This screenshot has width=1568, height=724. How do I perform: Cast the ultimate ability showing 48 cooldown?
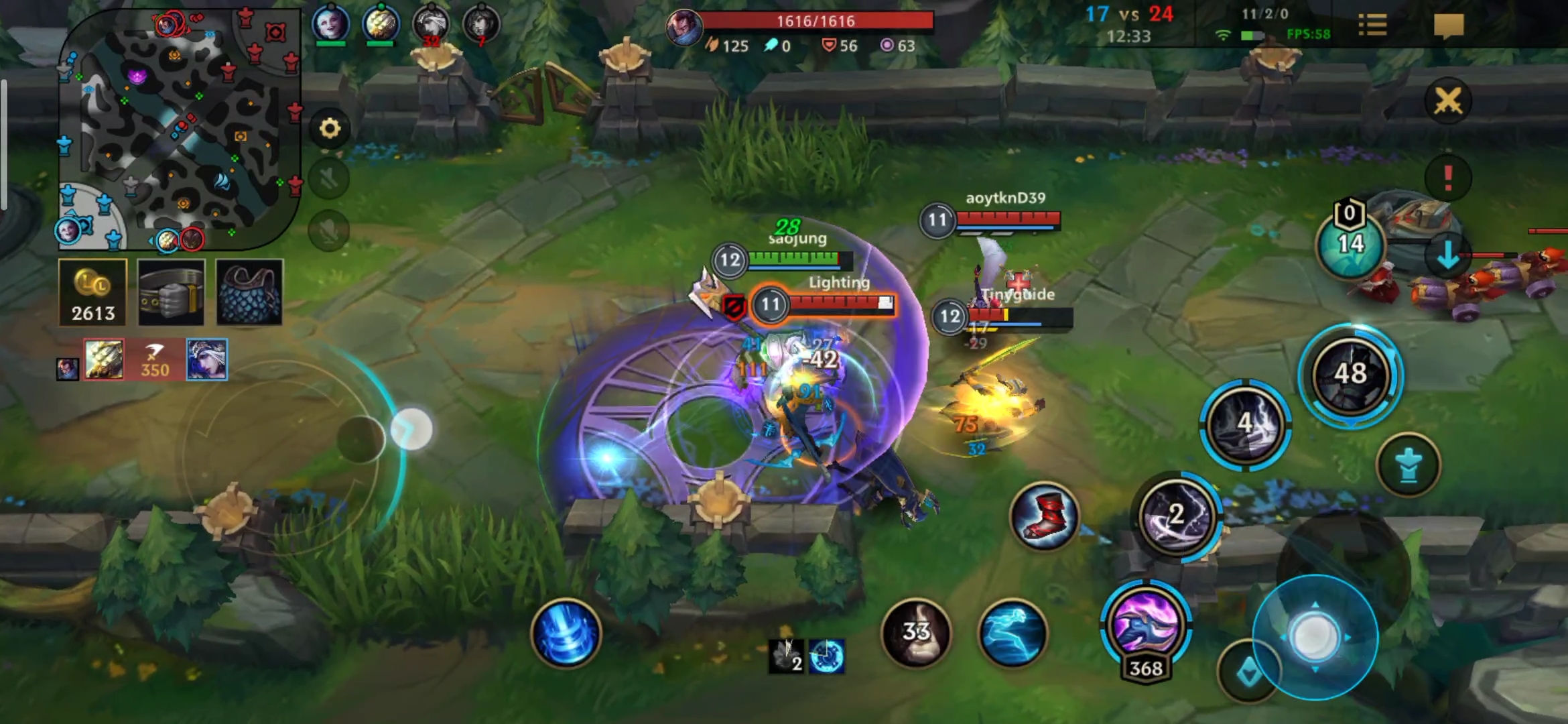coord(1350,374)
